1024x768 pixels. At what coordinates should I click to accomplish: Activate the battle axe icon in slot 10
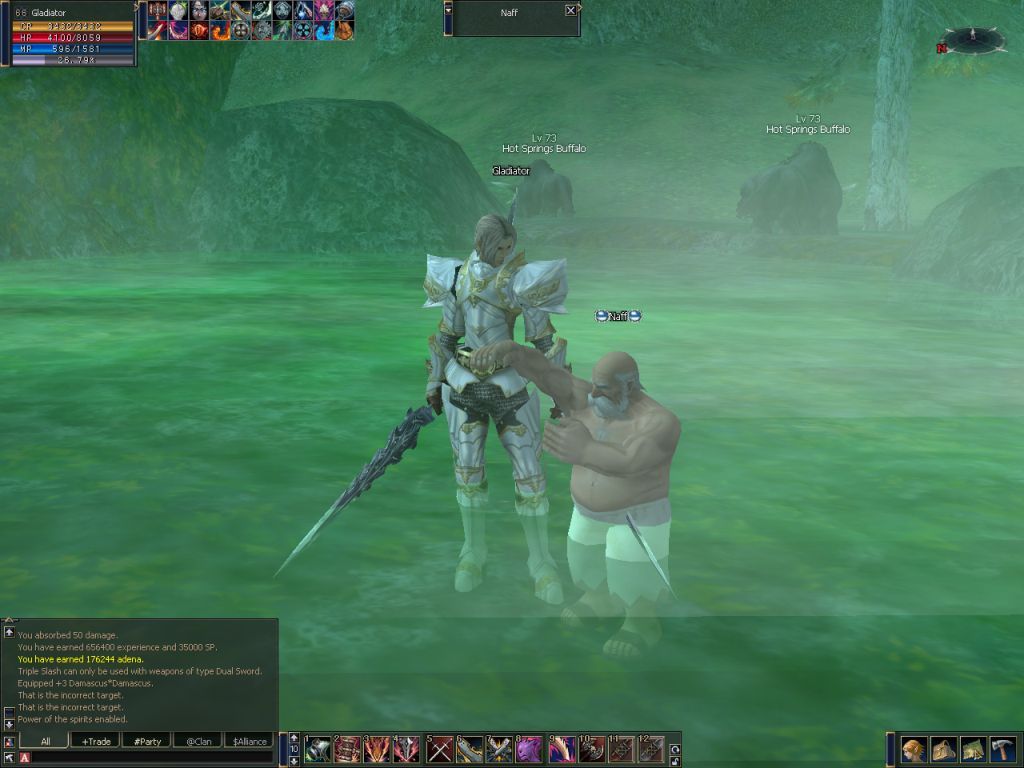click(x=592, y=749)
